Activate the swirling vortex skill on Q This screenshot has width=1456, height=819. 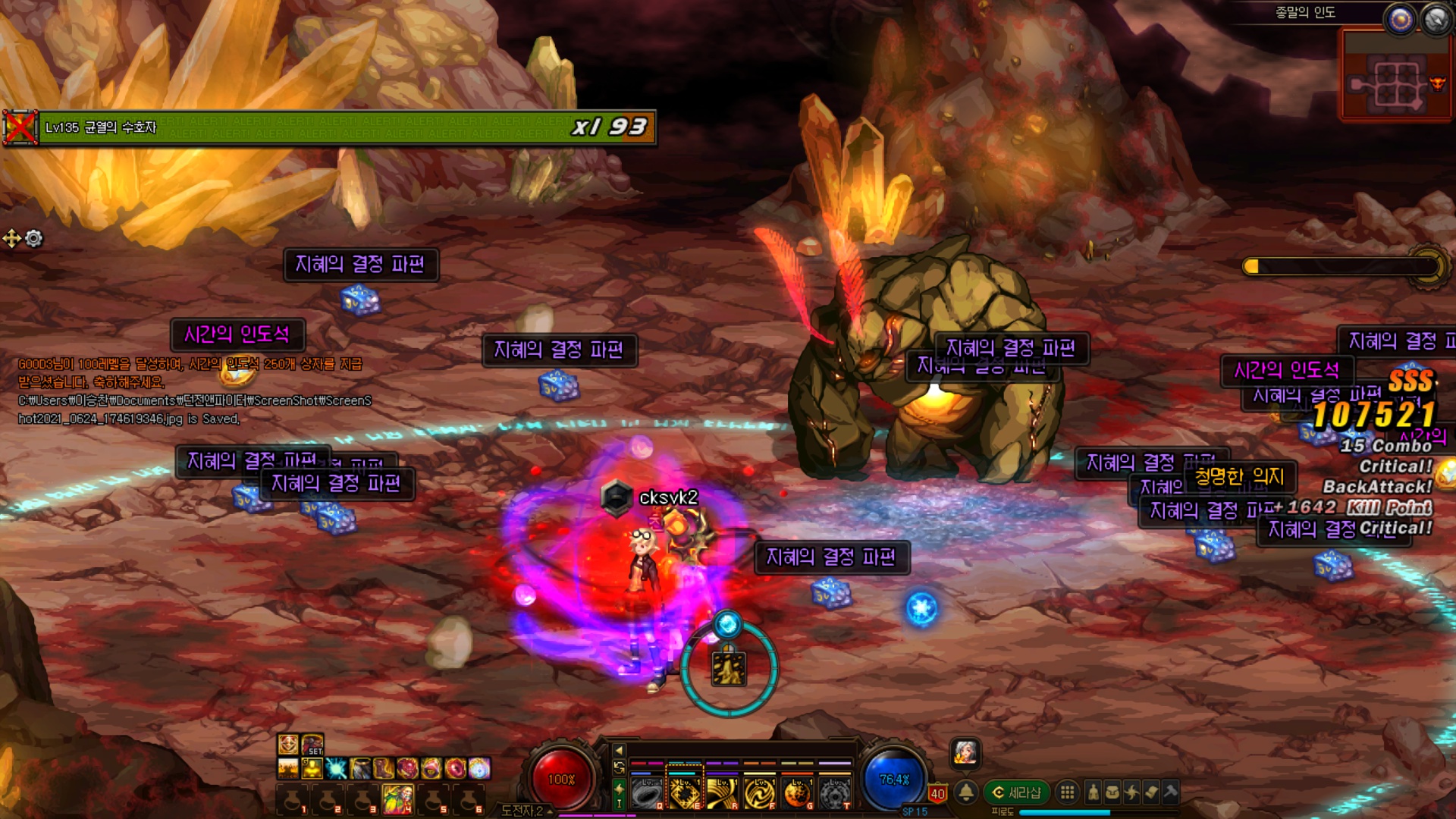[646, 793]
